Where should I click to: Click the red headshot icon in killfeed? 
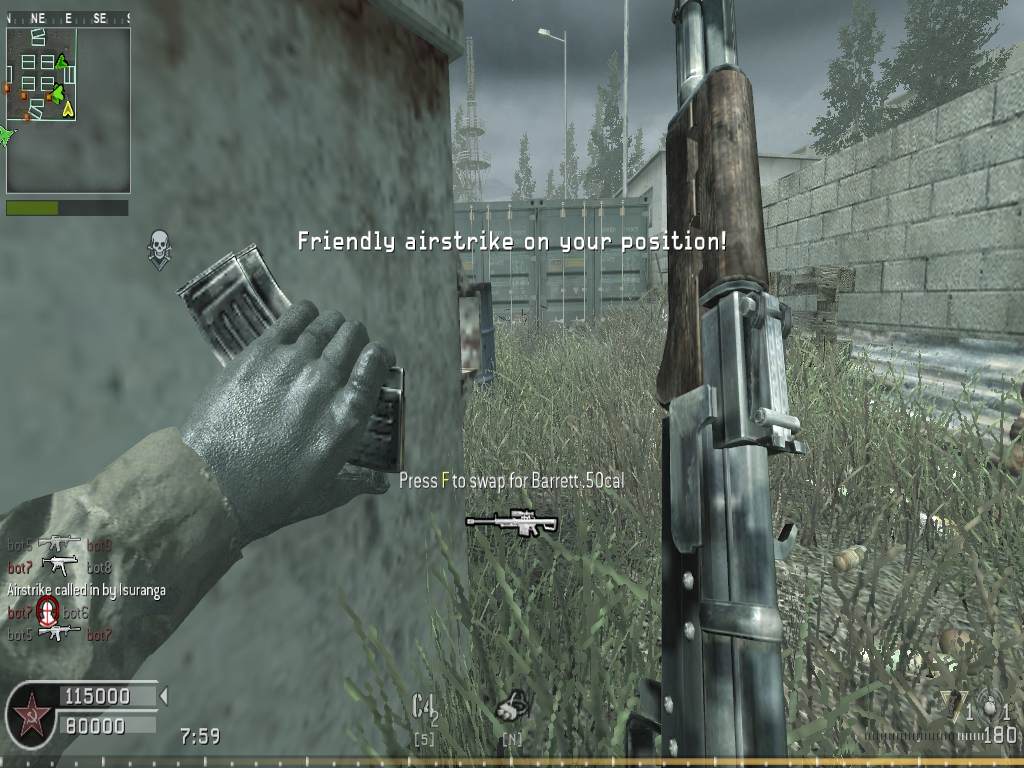47,611
